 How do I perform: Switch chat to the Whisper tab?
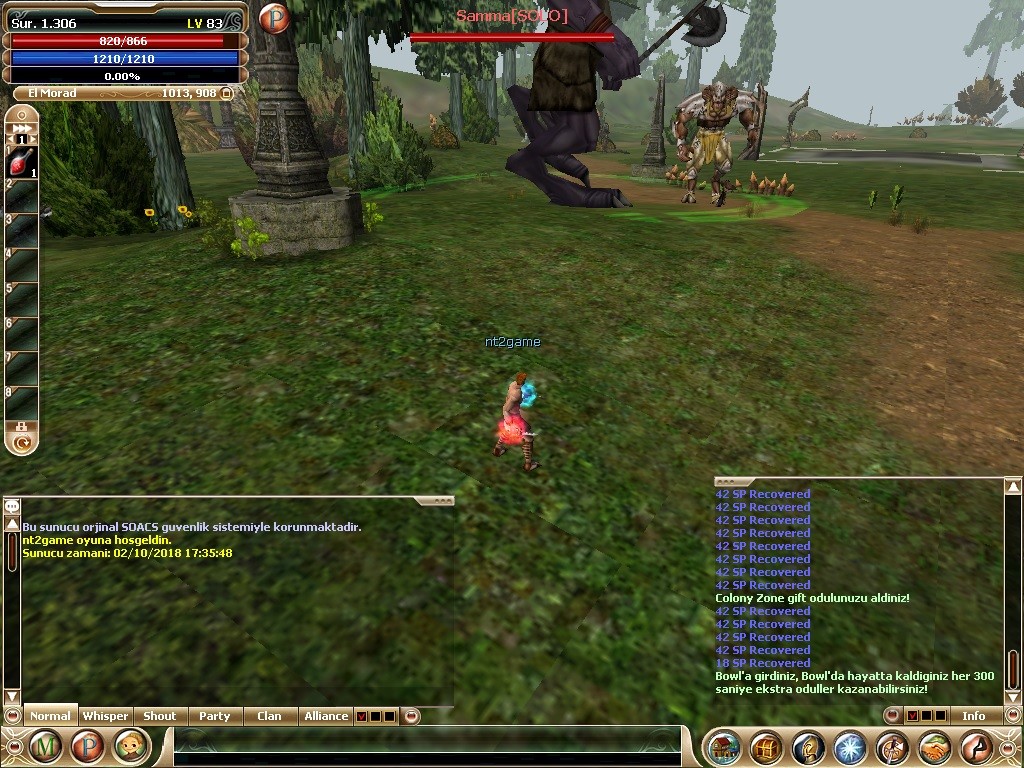[x=105, y=716]
